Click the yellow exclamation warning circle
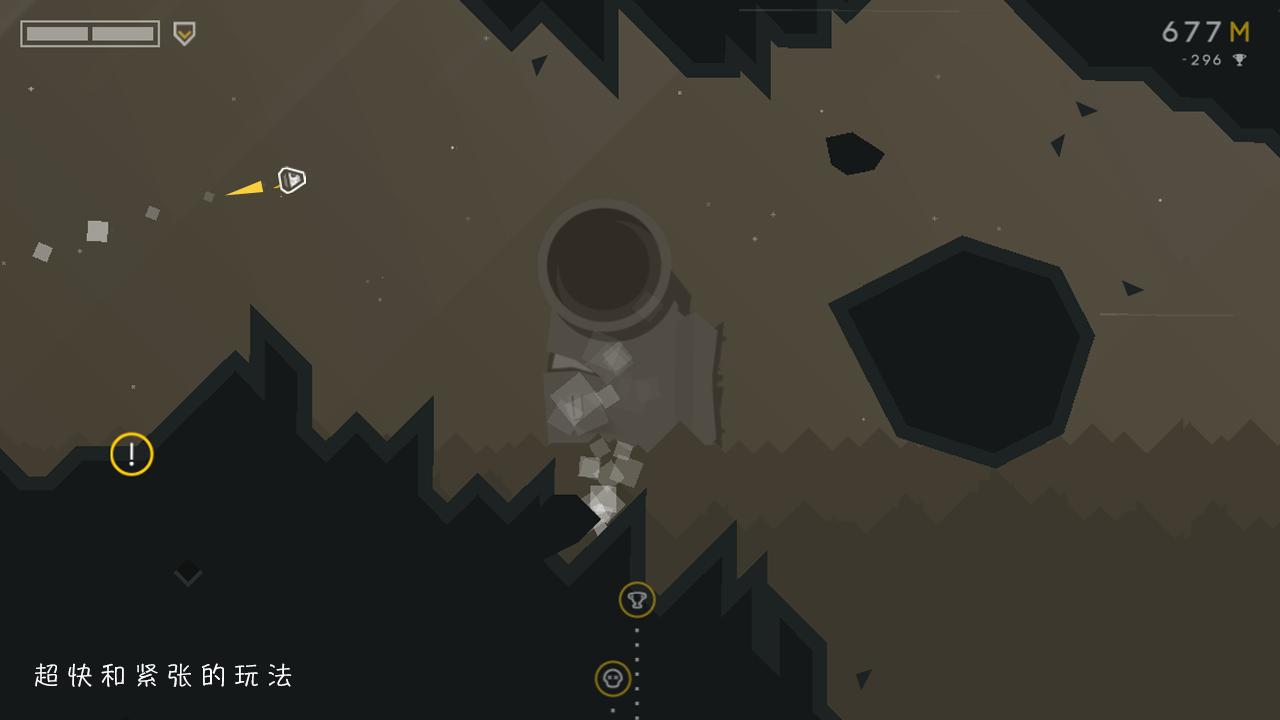 [x=131, y=453]
